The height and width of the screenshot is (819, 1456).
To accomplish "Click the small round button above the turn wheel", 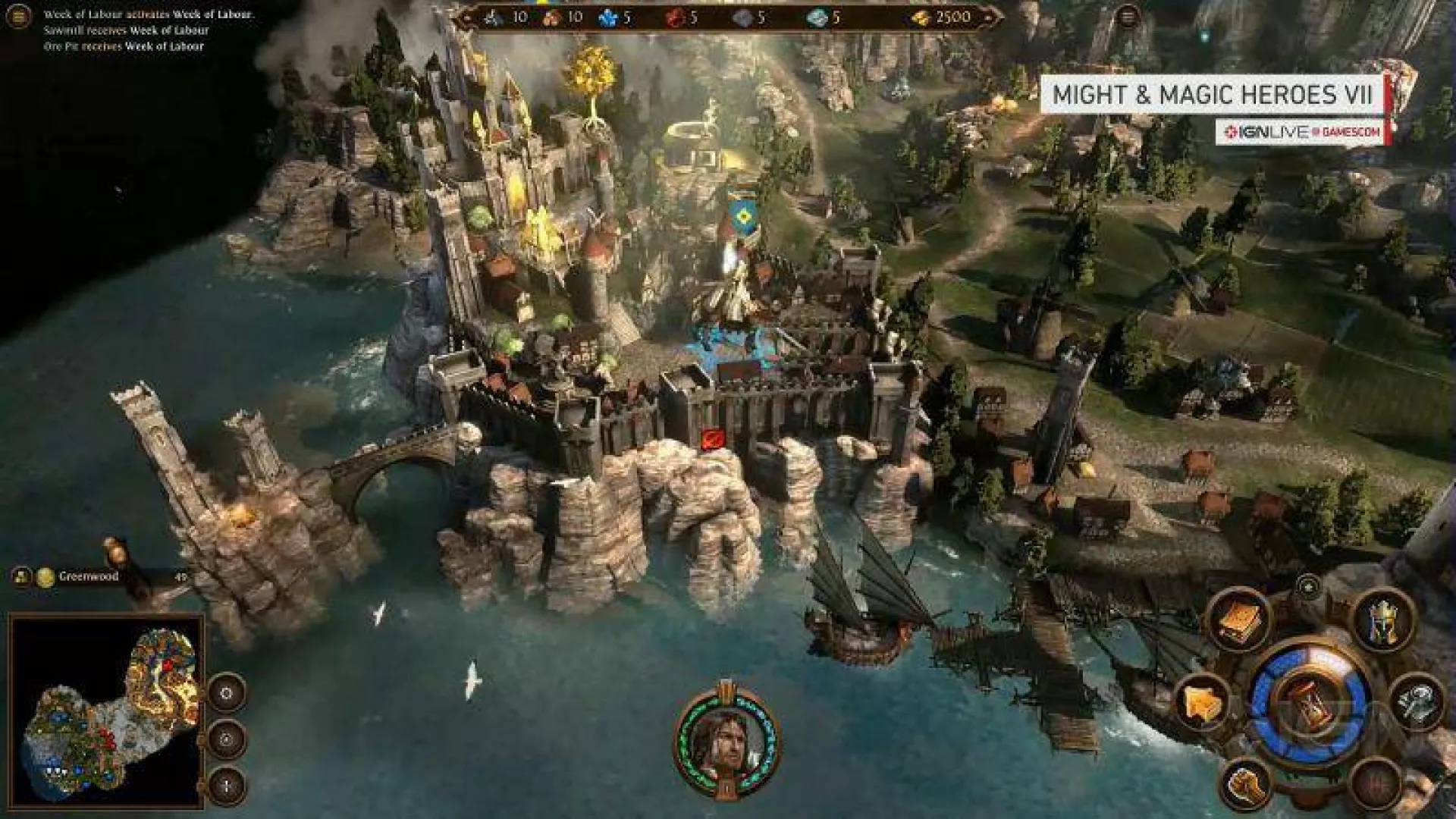I will tap(1309, 588).
